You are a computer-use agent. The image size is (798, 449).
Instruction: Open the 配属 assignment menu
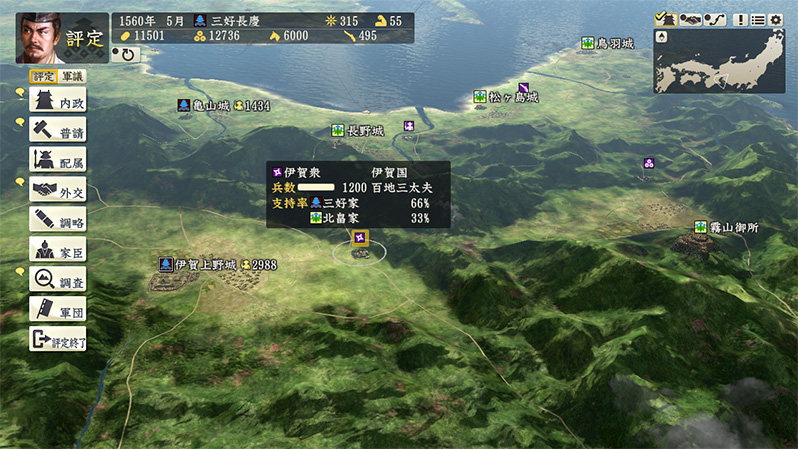57,159
